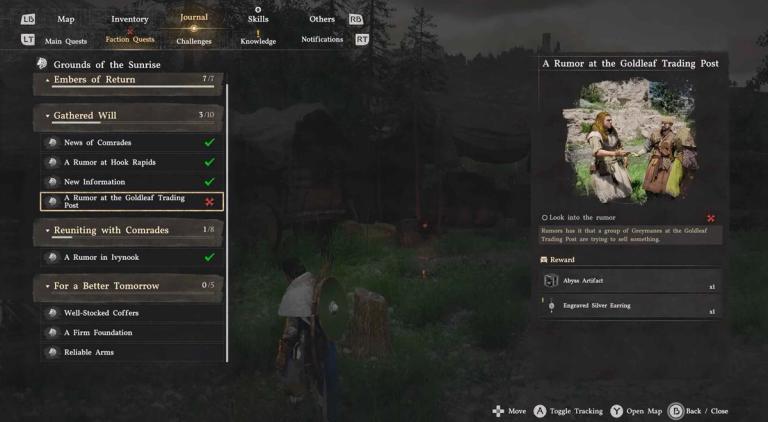Click the Abyss Artifact reward row
Screen dimensions: 768x422
pyautogui.click(x=629, y=282)
